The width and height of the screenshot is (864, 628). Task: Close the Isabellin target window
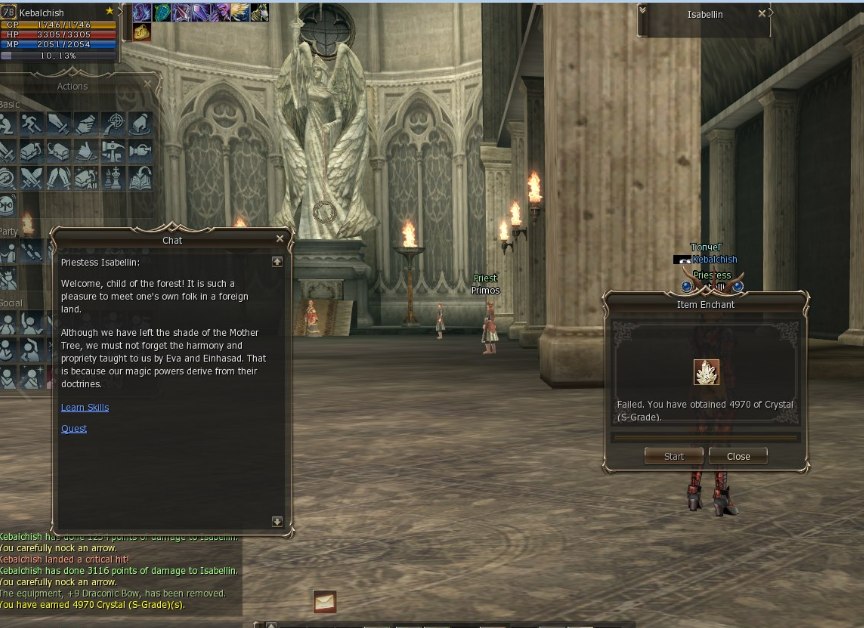coord(763,14)
